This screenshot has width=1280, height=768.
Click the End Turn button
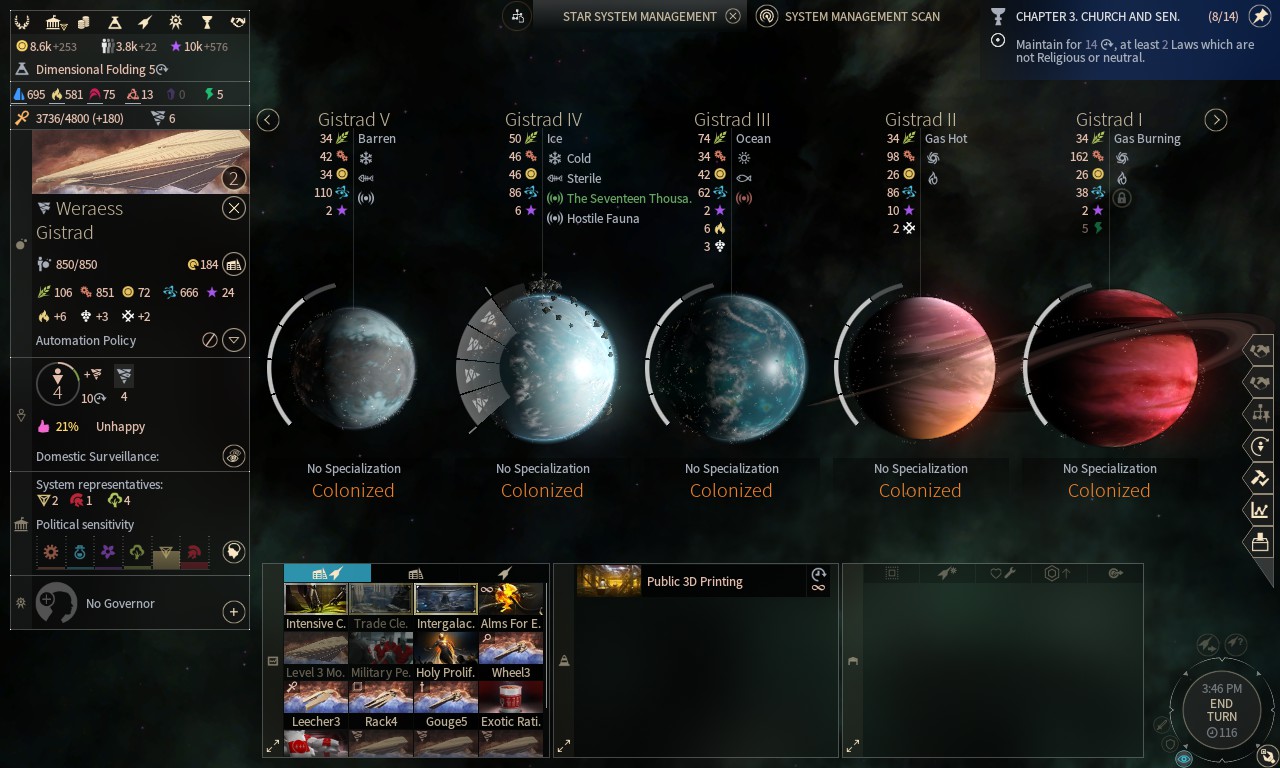[x=1221, y=709]
